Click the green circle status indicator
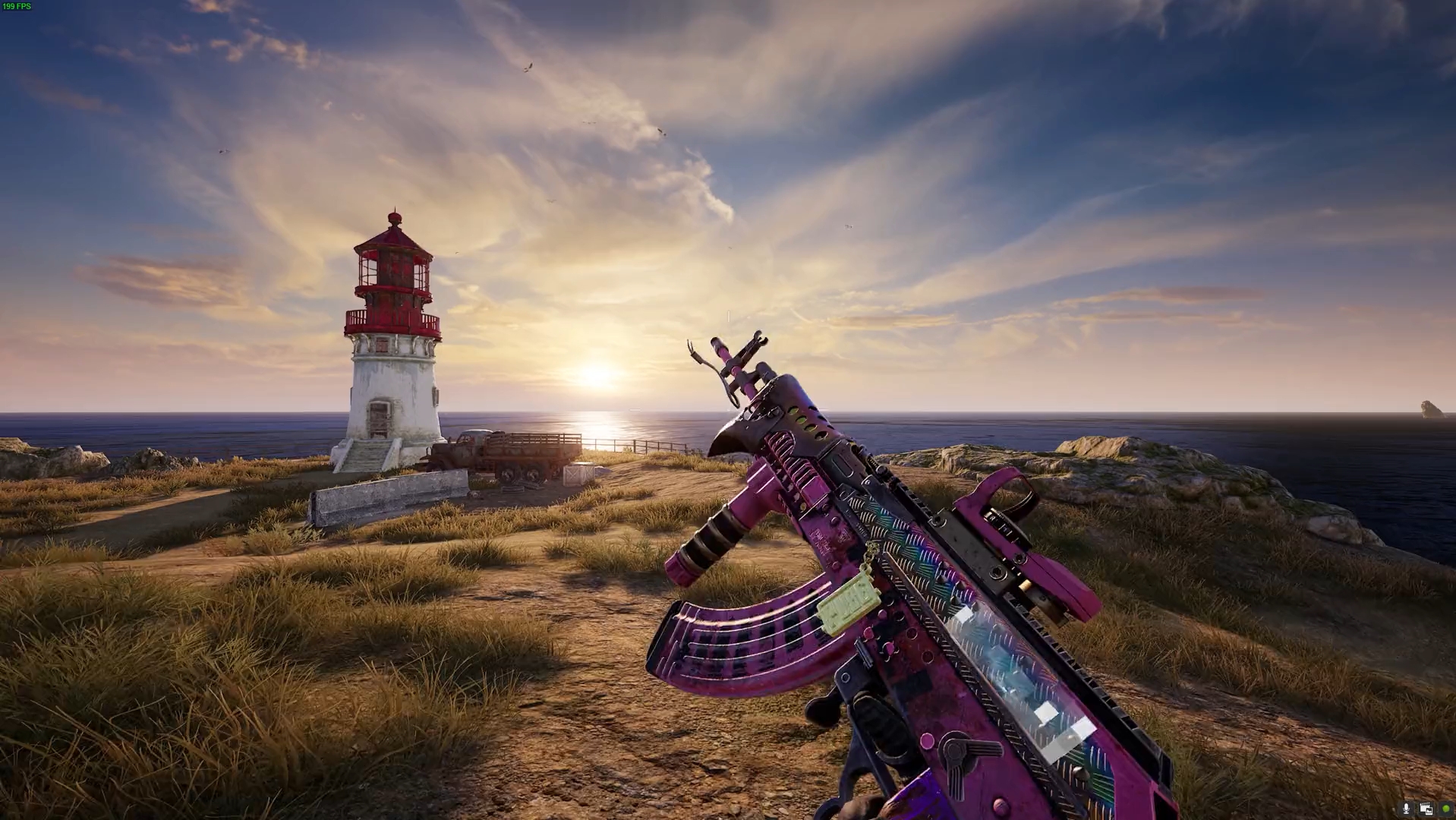1456x820 pixels. coord(1445,809)
